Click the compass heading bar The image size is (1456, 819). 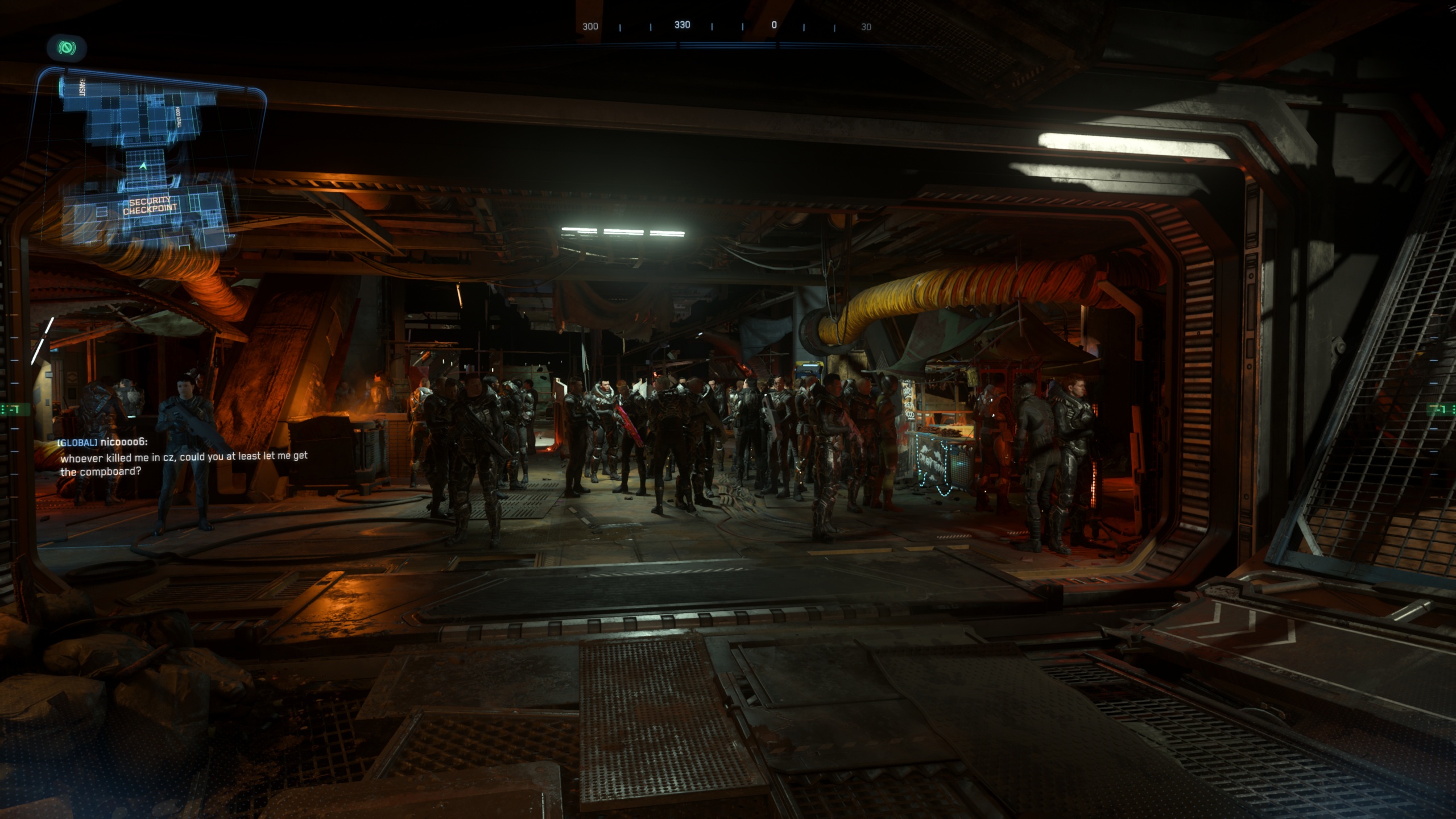tap(727, 26)
